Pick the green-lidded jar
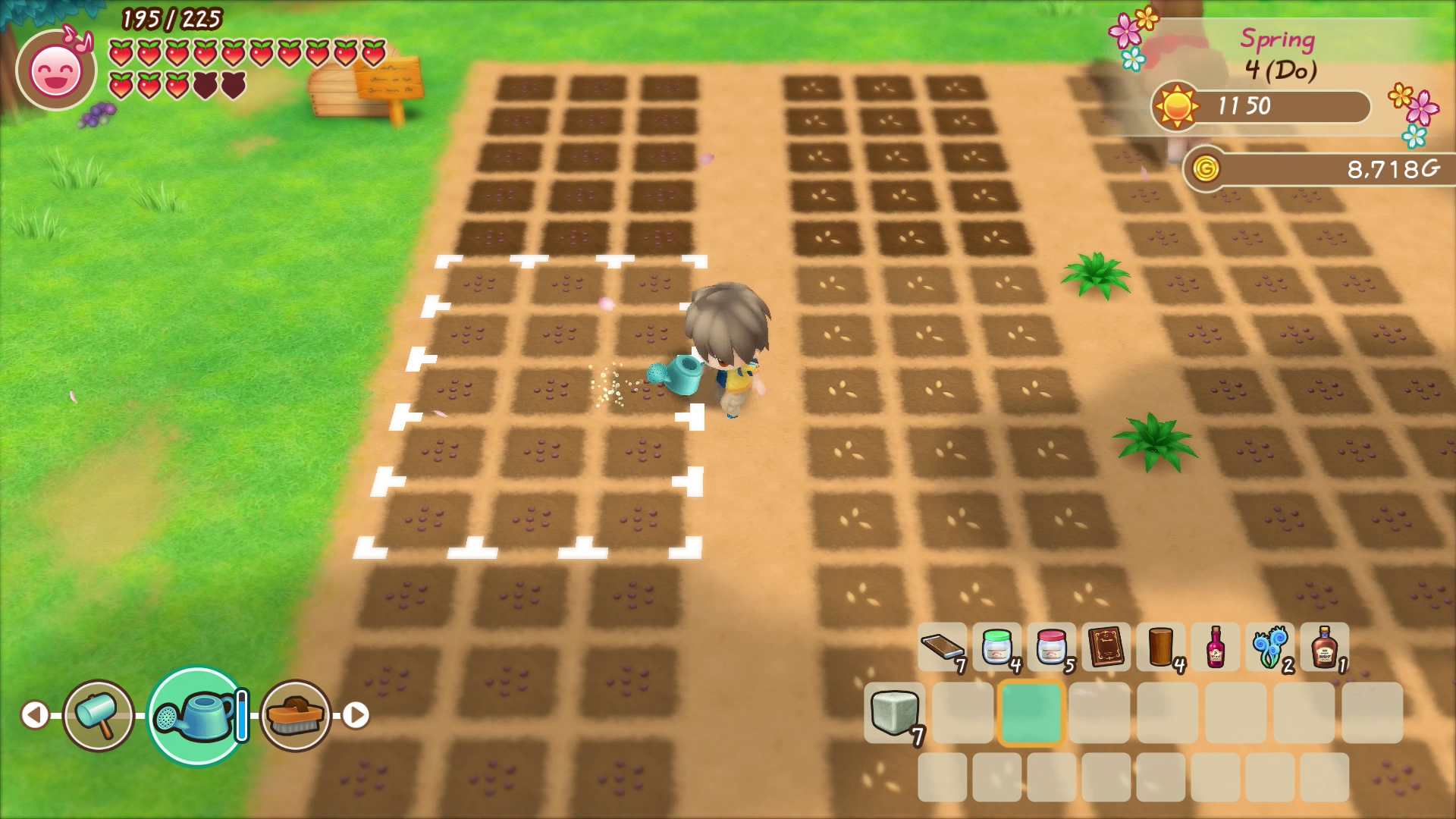 pos(996,647)
